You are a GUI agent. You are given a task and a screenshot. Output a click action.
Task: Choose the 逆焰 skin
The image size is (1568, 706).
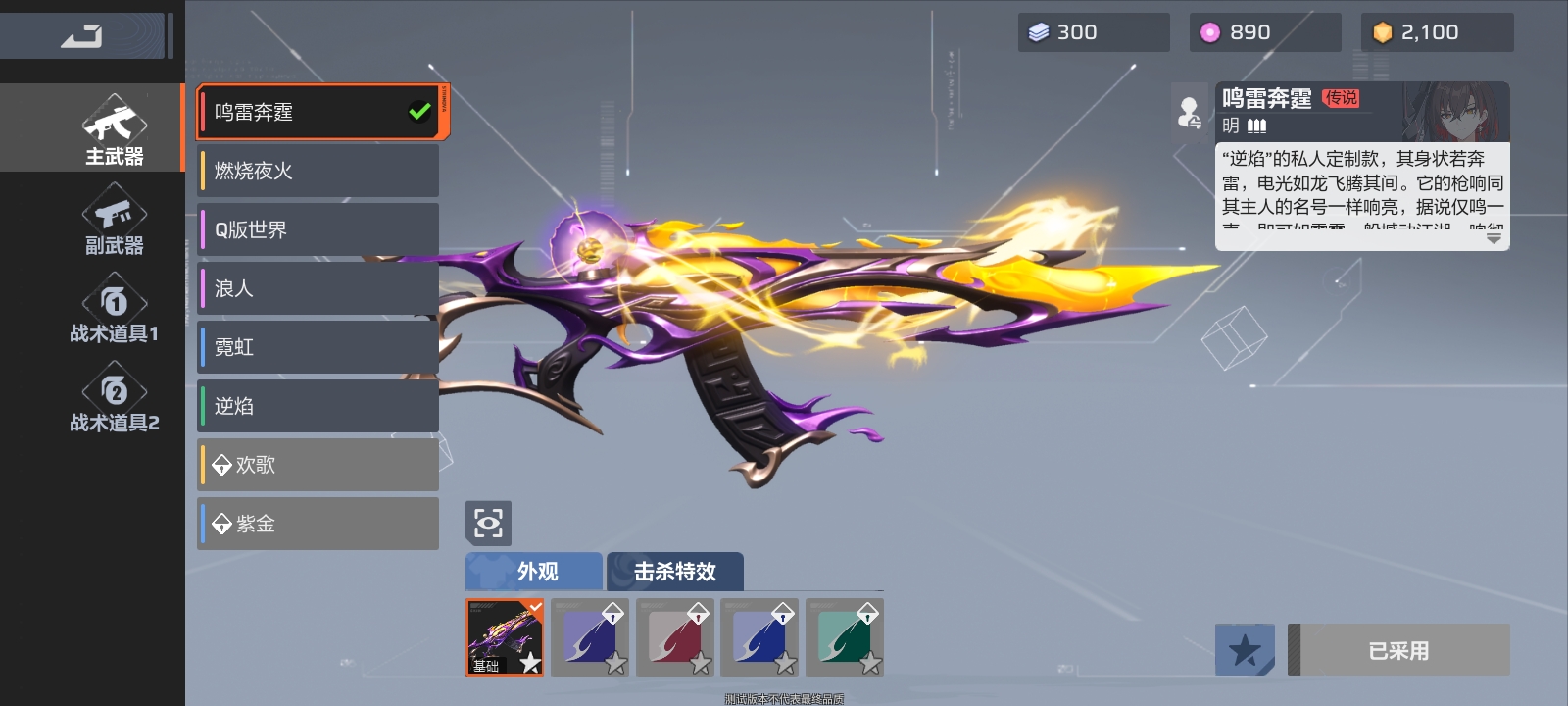coord(319,406)
